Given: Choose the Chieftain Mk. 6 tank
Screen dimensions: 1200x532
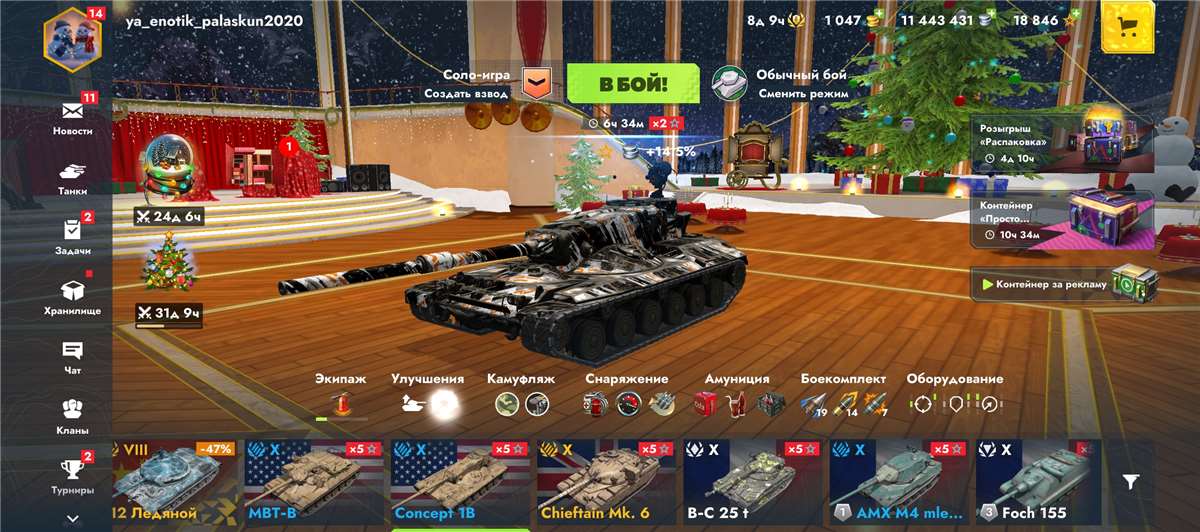Looking at the screenshot, I should 602,483.
